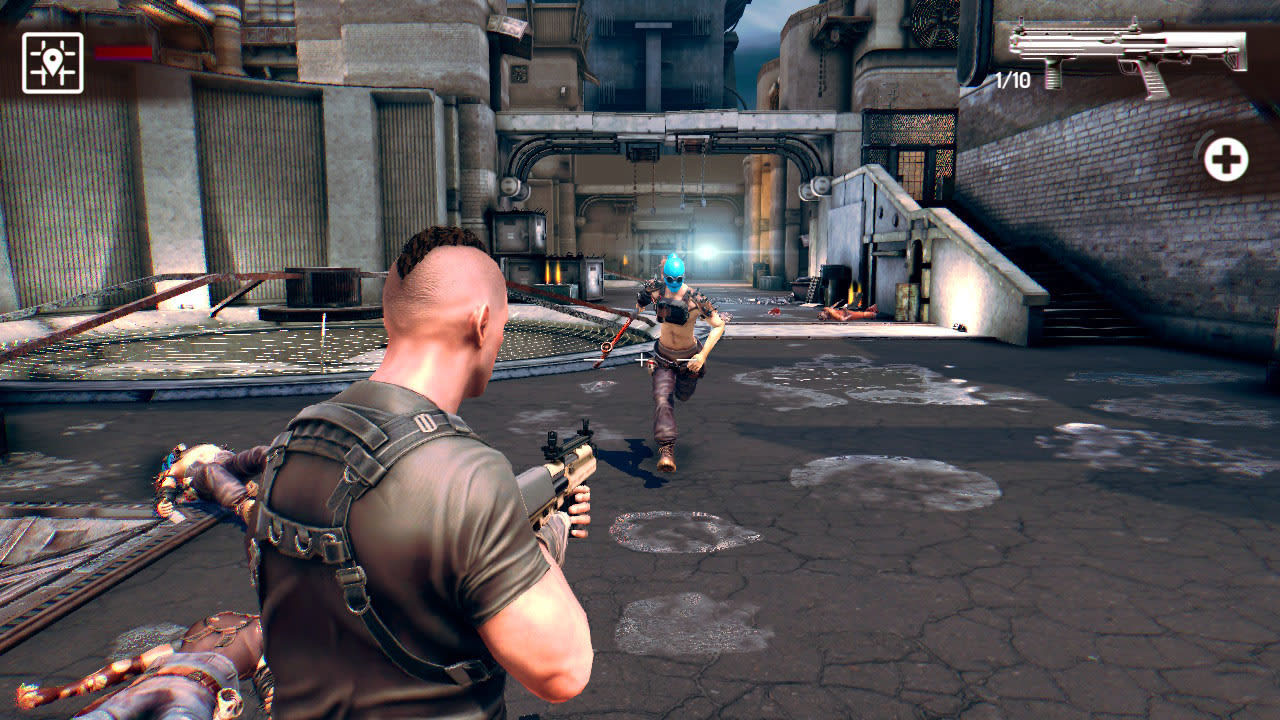Click the fallen enemy lying near the wall
Viewport: 1280px width, 720px height.
click(845, 313)
